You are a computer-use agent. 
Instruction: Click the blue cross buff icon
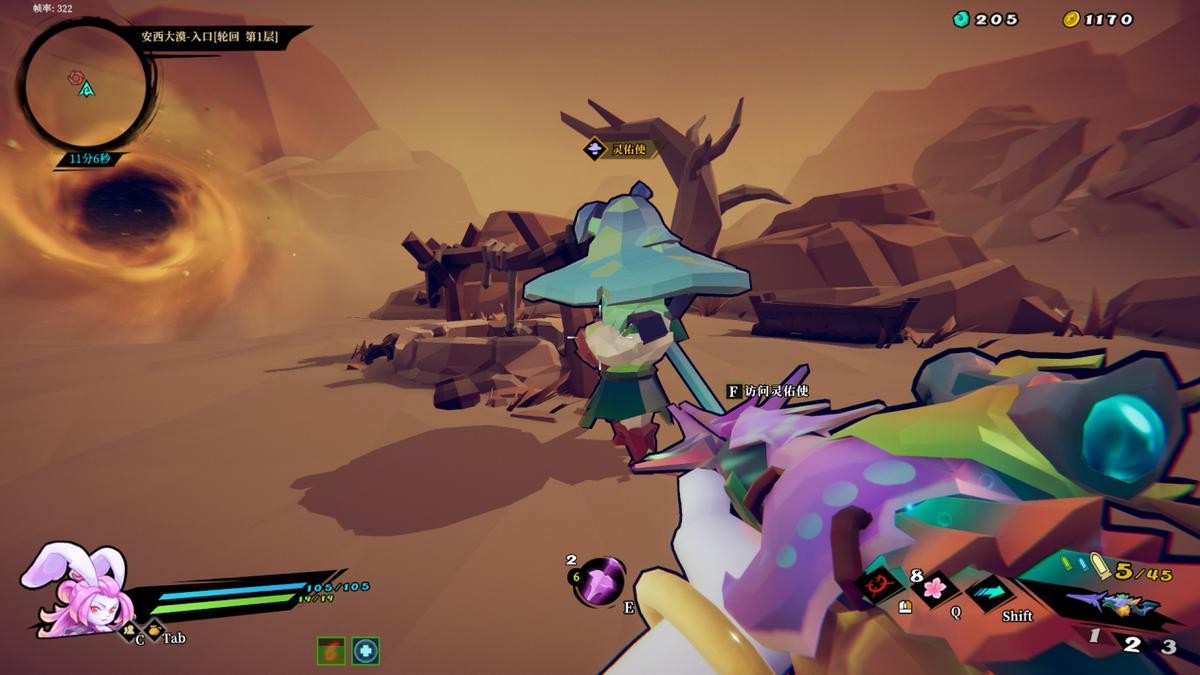pos(366,651)
